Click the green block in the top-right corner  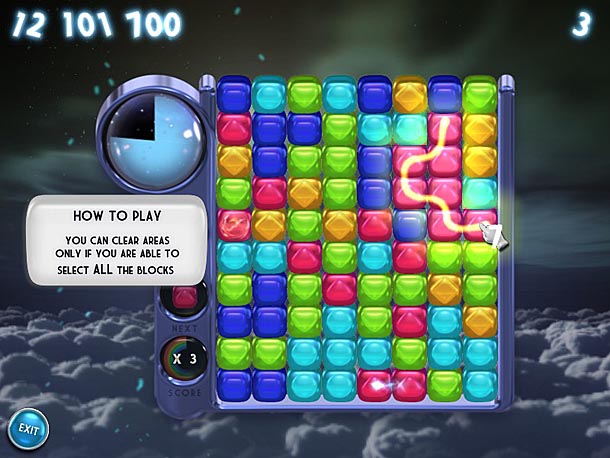pos(480,95)
